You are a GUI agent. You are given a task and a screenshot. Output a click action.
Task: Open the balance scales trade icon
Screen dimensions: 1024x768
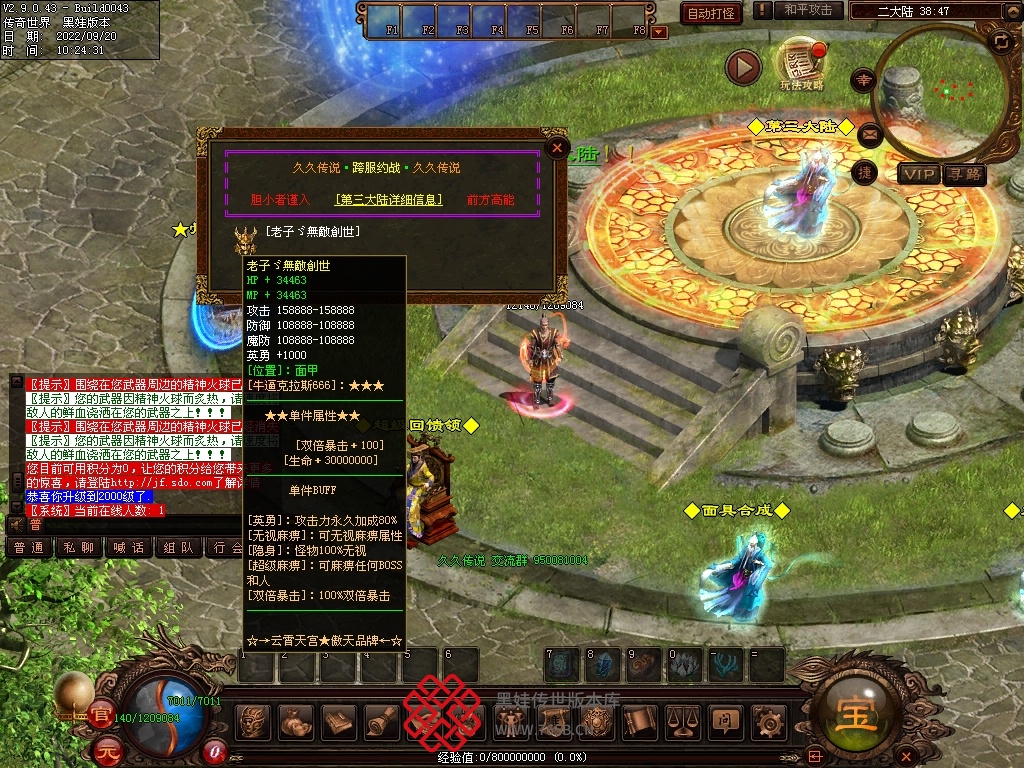pyautogui.click(x=682, y=721)
